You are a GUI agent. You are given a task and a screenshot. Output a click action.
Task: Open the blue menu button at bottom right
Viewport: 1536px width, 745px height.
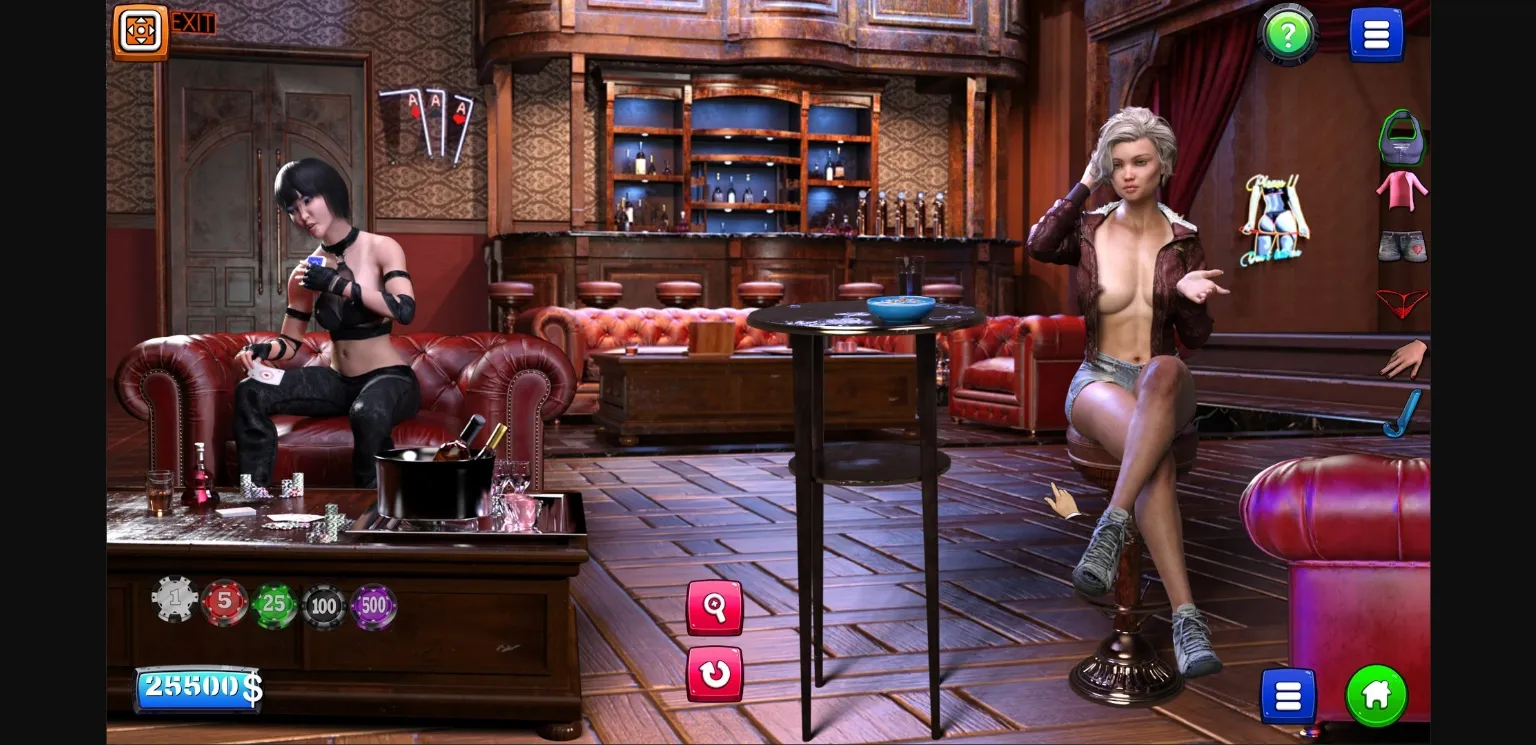point(1288,694)
